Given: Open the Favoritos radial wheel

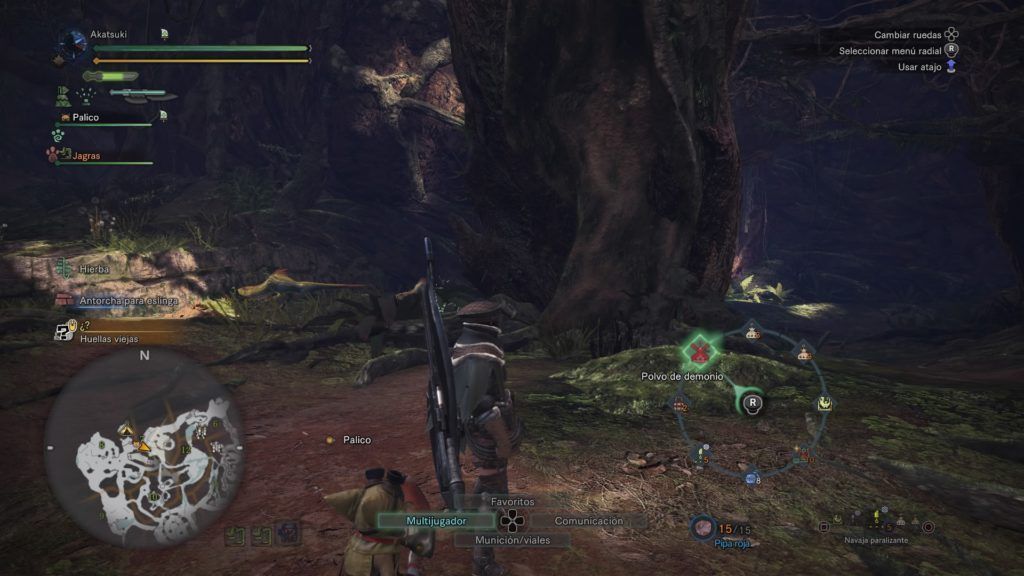Looking at the screenshot, I should pyautogui.click(x=512, y=501).
